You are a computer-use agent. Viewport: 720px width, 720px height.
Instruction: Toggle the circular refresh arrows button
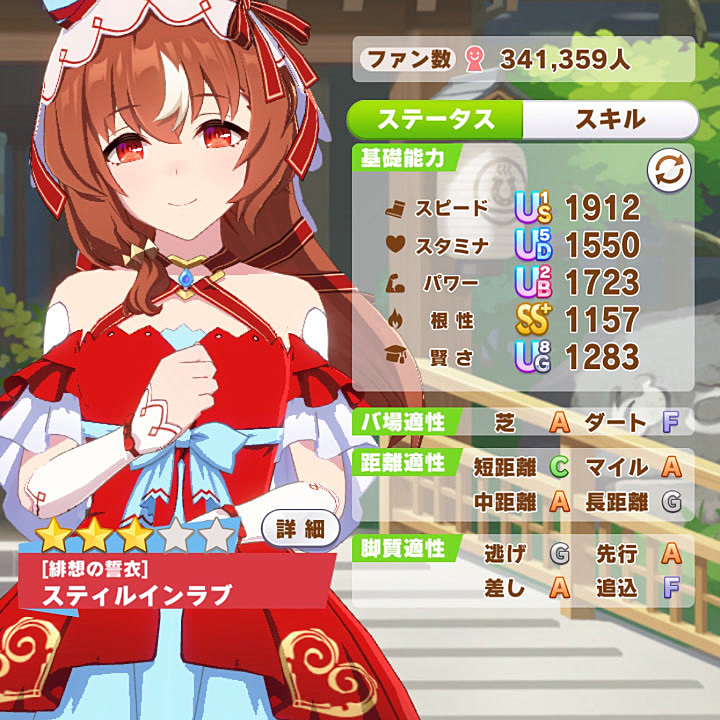[668, 171]
